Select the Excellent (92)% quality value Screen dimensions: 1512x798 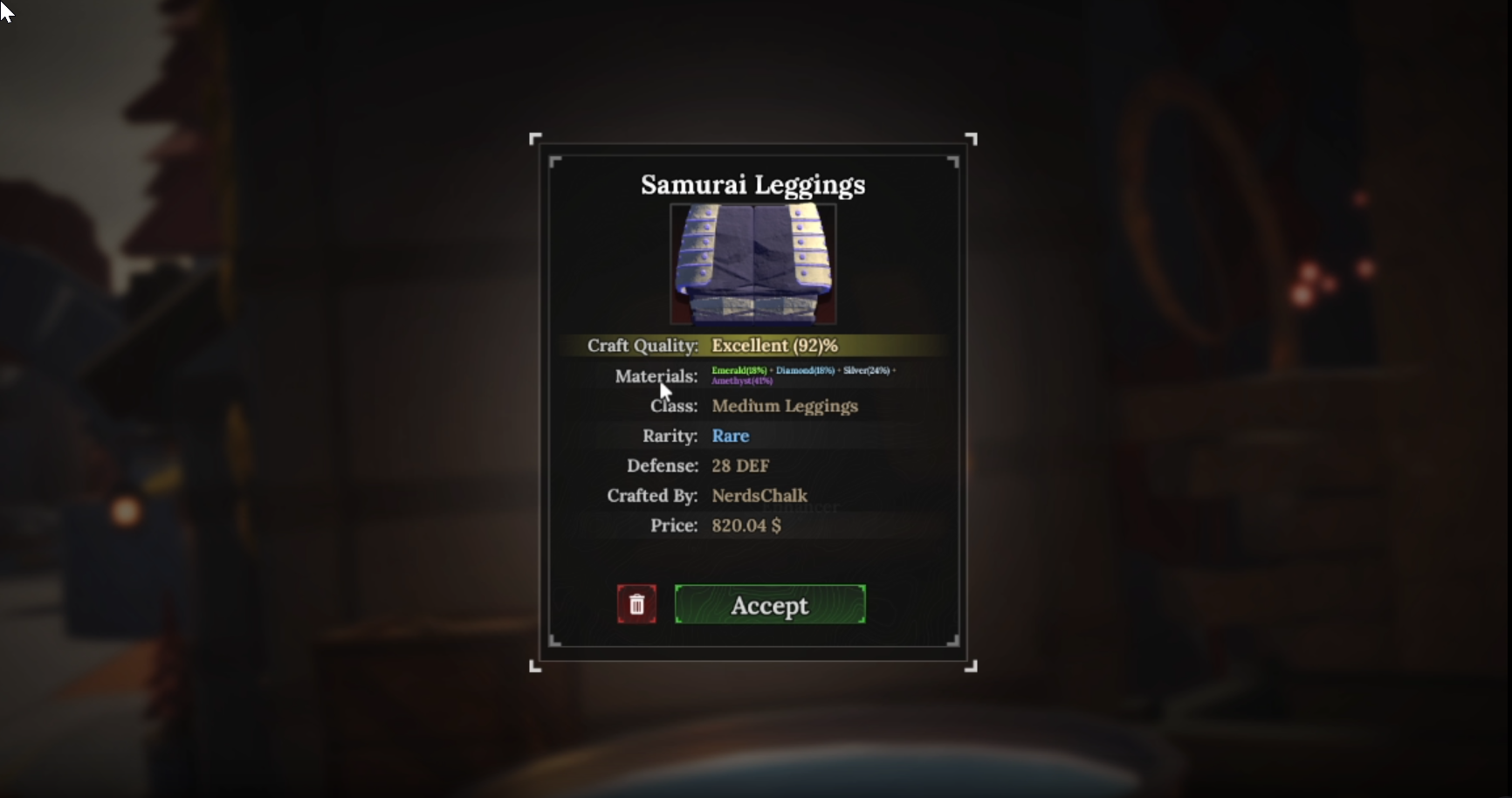pos(773,345)
